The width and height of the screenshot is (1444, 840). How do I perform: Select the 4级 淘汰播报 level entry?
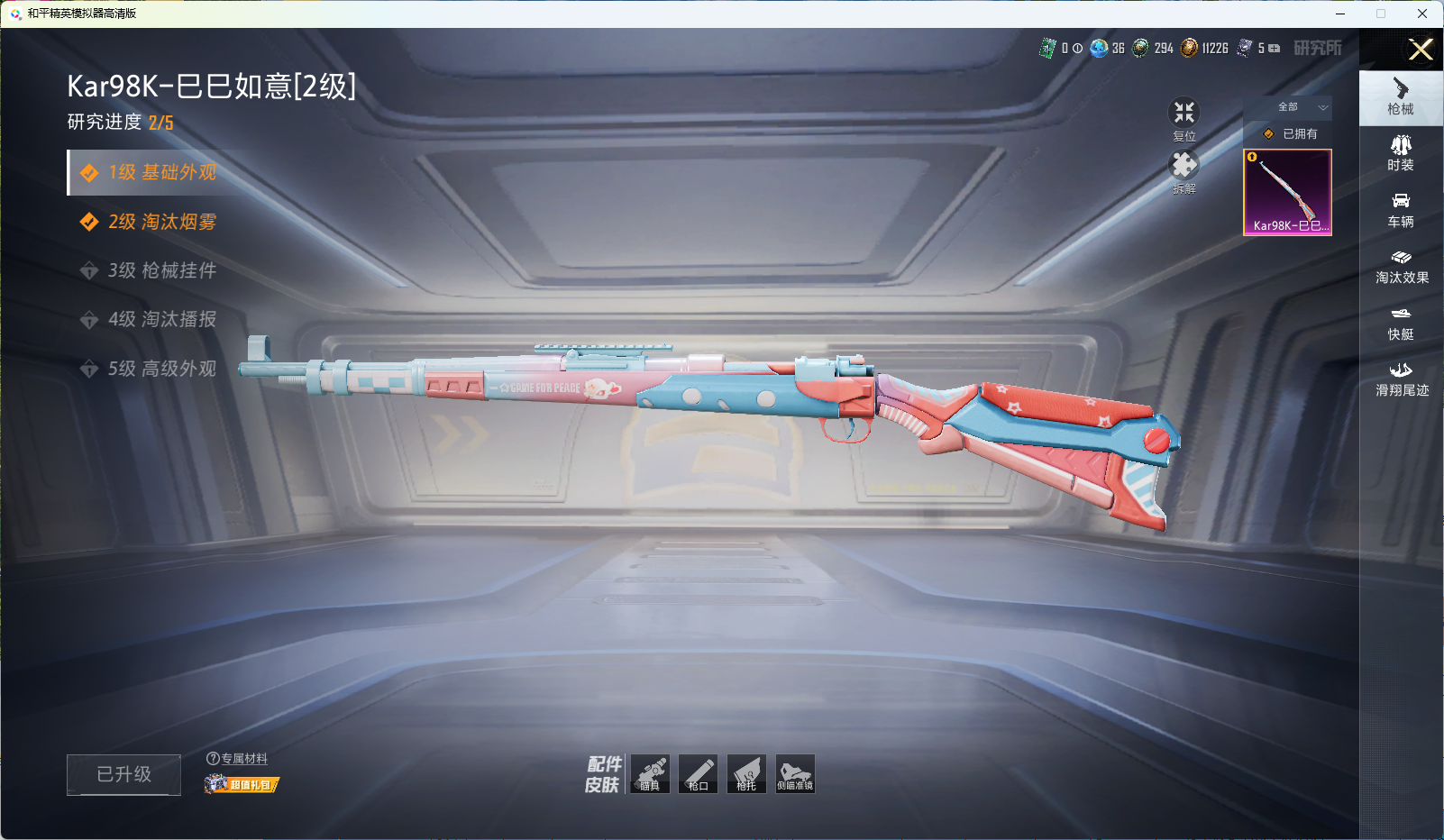[161, 319]
